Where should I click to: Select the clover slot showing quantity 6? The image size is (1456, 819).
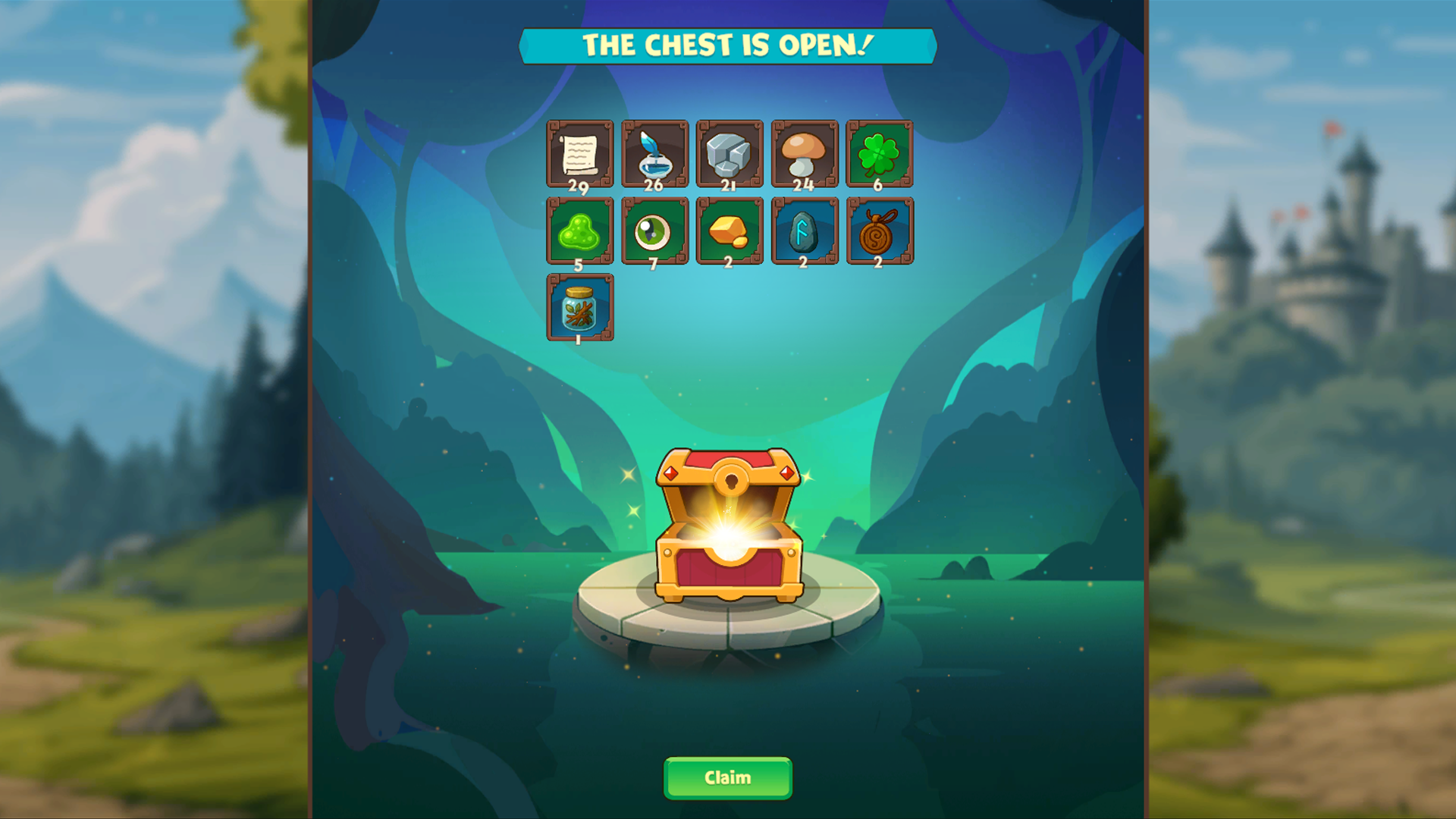tap(878, 154)
